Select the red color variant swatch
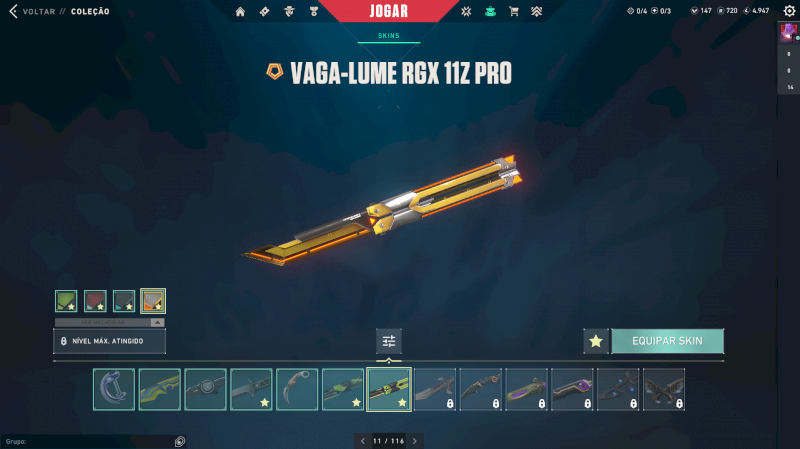This screenshot has width=800, height=449. click(x=95, y=300)
